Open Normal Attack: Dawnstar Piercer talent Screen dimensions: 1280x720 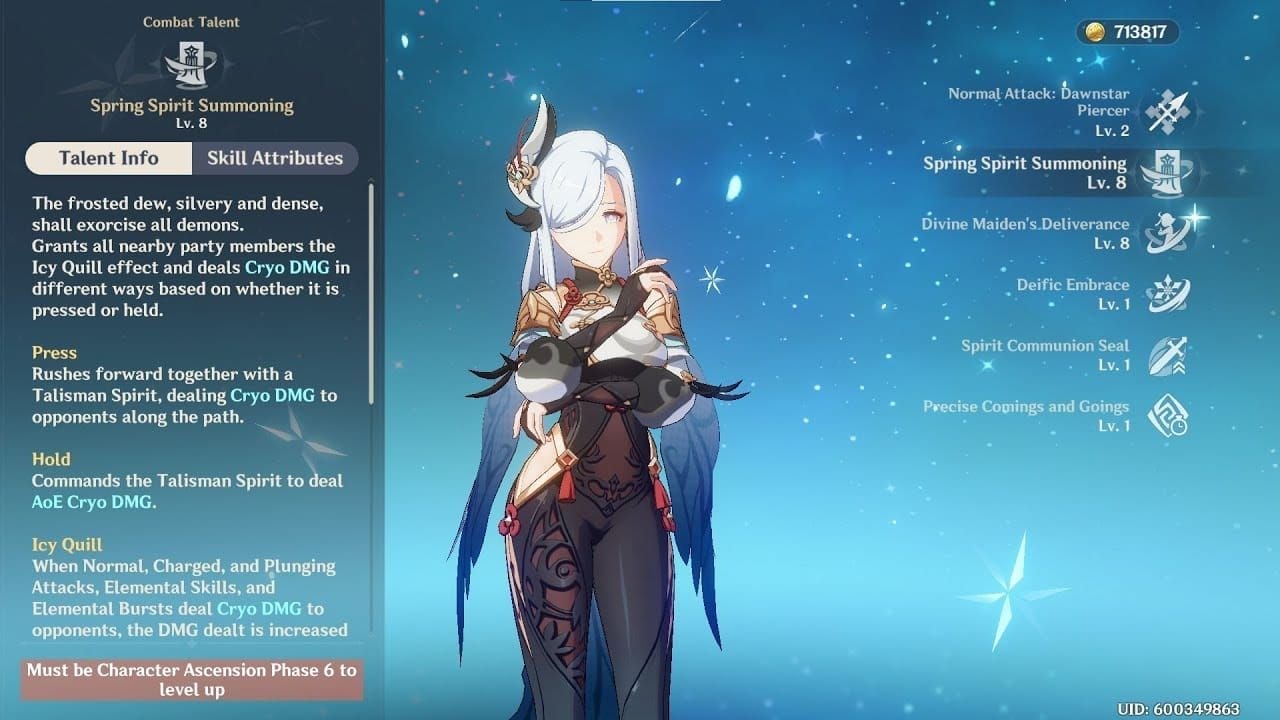(x=1166, y=111)
